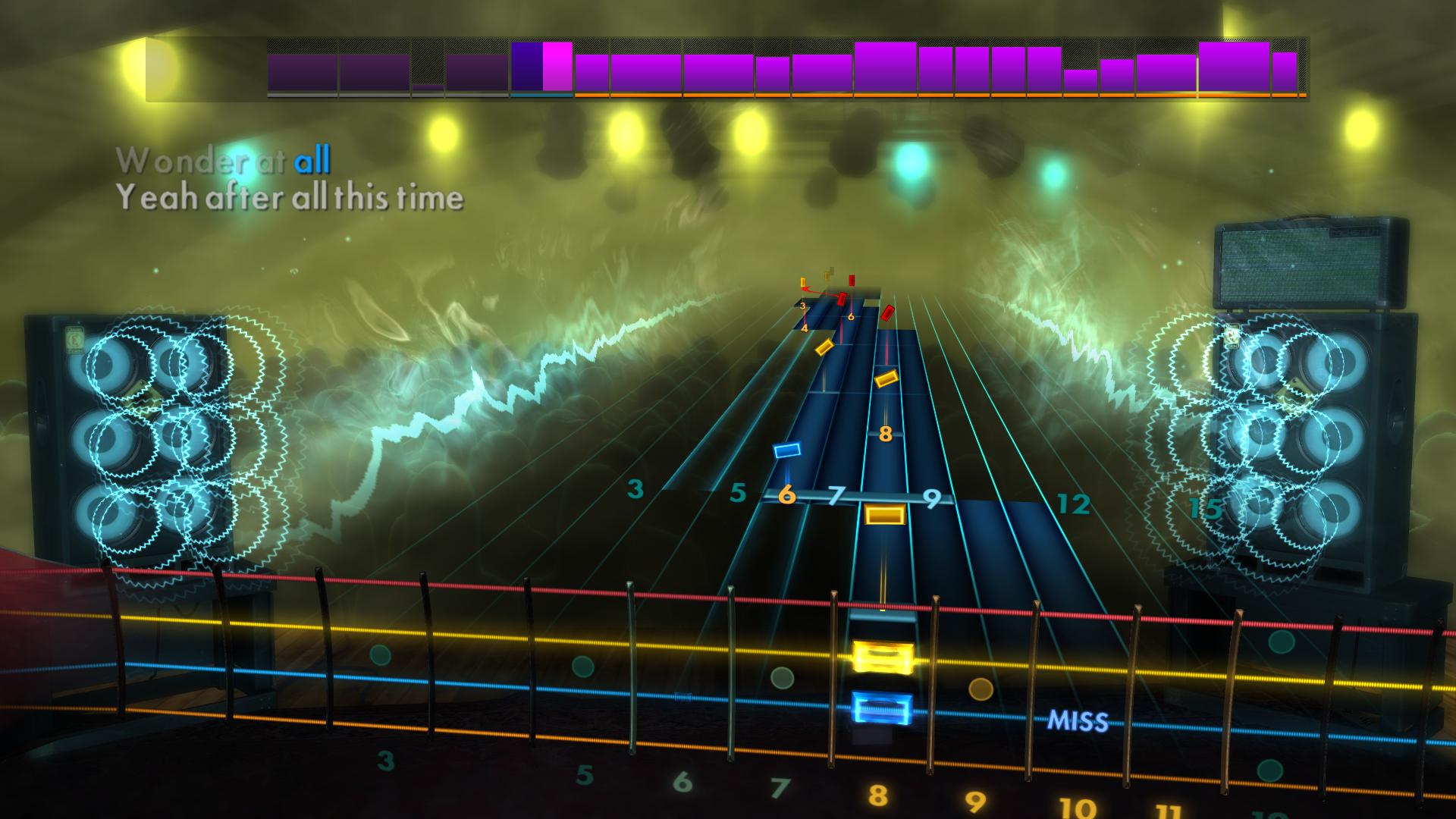
Task: Select the red note gem highest on the highway
Action: click(x=852, y=280)
